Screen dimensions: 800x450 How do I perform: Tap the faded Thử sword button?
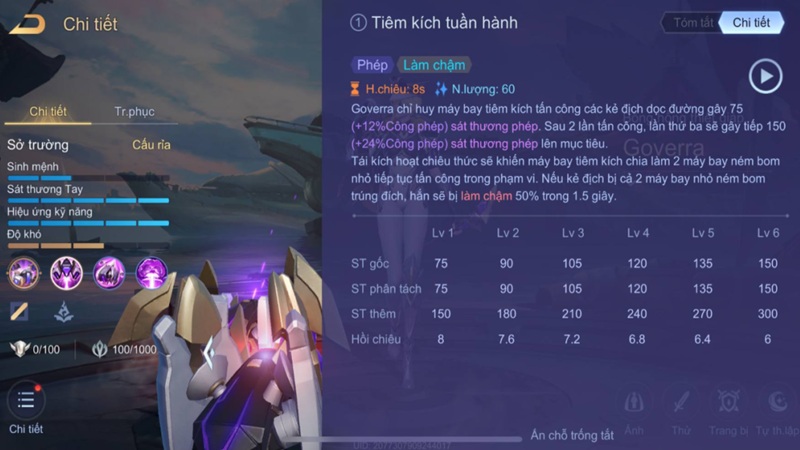[x=681, y=403]
